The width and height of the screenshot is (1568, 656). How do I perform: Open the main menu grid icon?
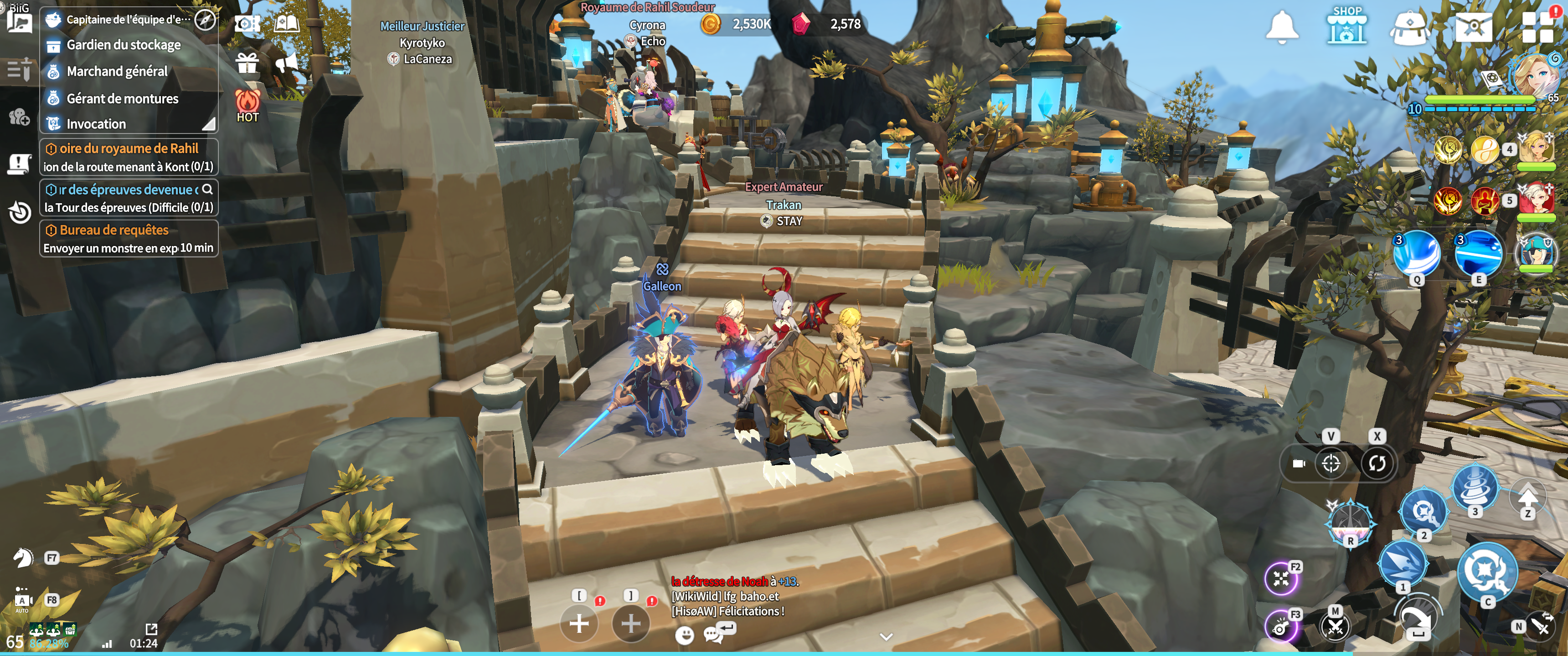pyautogui.click(x=1537, y=27)
